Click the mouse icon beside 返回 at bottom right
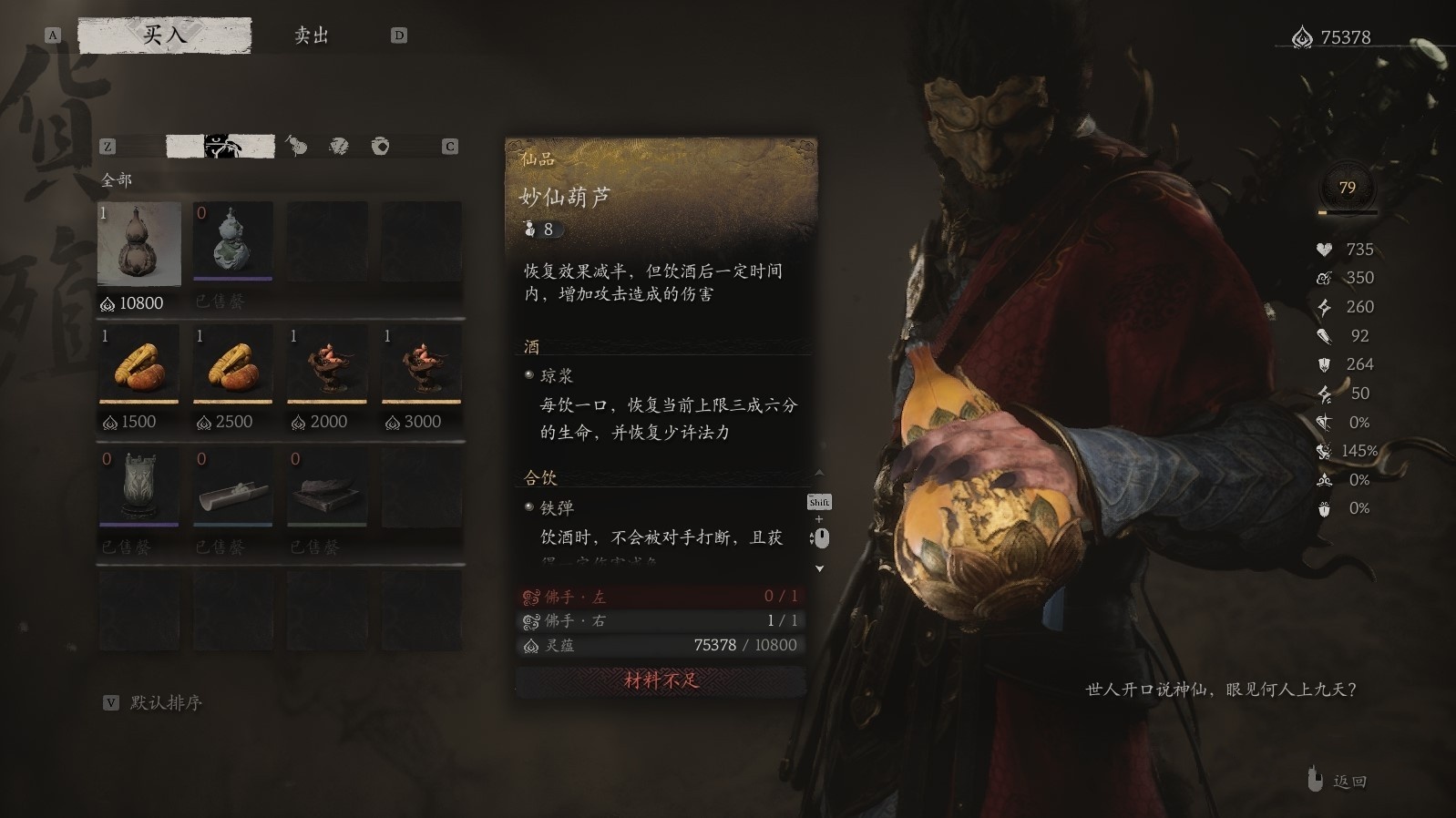 (1313, 780)
